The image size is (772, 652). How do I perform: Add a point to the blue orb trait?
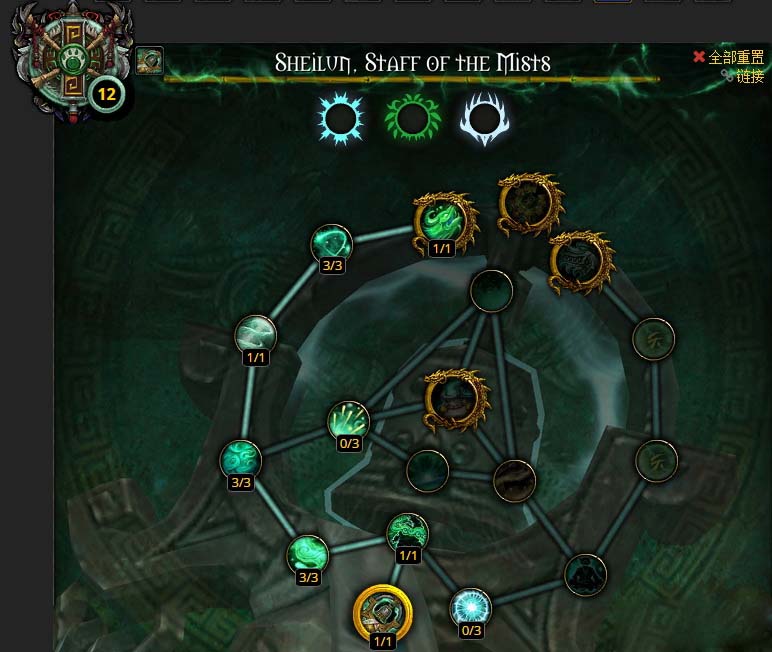point(470,607)
